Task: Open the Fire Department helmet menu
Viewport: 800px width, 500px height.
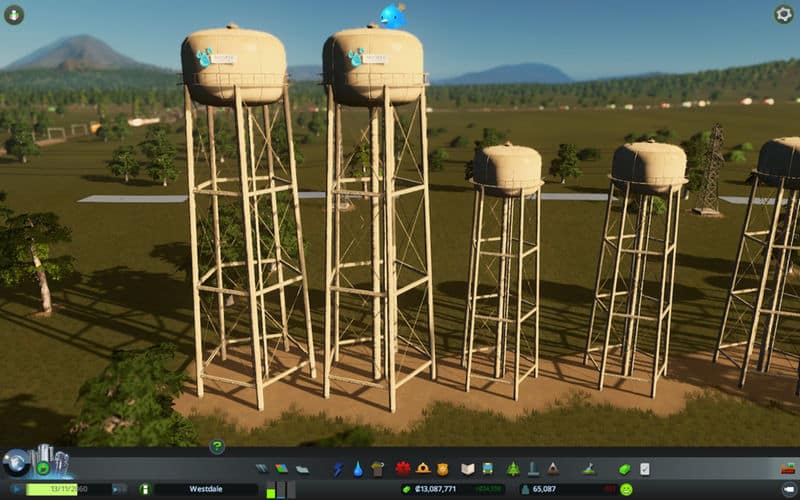Action: point(423,468)
